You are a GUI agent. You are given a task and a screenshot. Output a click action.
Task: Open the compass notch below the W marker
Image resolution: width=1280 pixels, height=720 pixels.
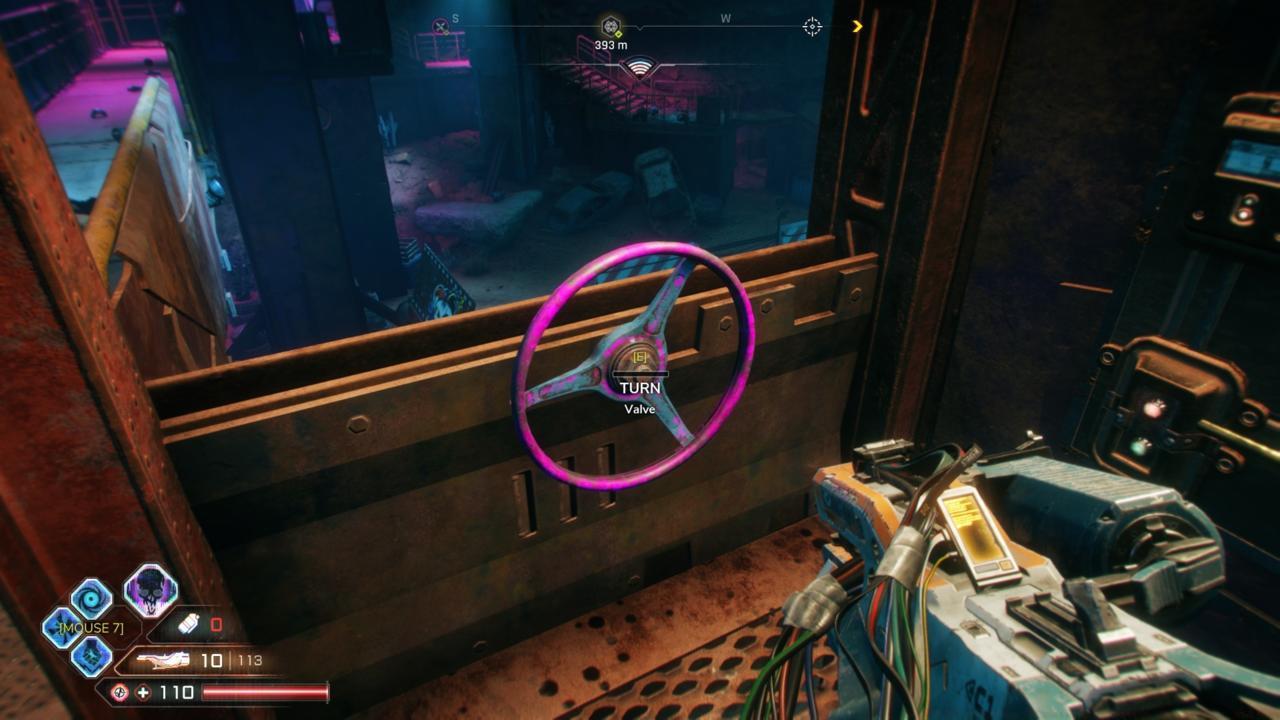[x=639, y=28]
